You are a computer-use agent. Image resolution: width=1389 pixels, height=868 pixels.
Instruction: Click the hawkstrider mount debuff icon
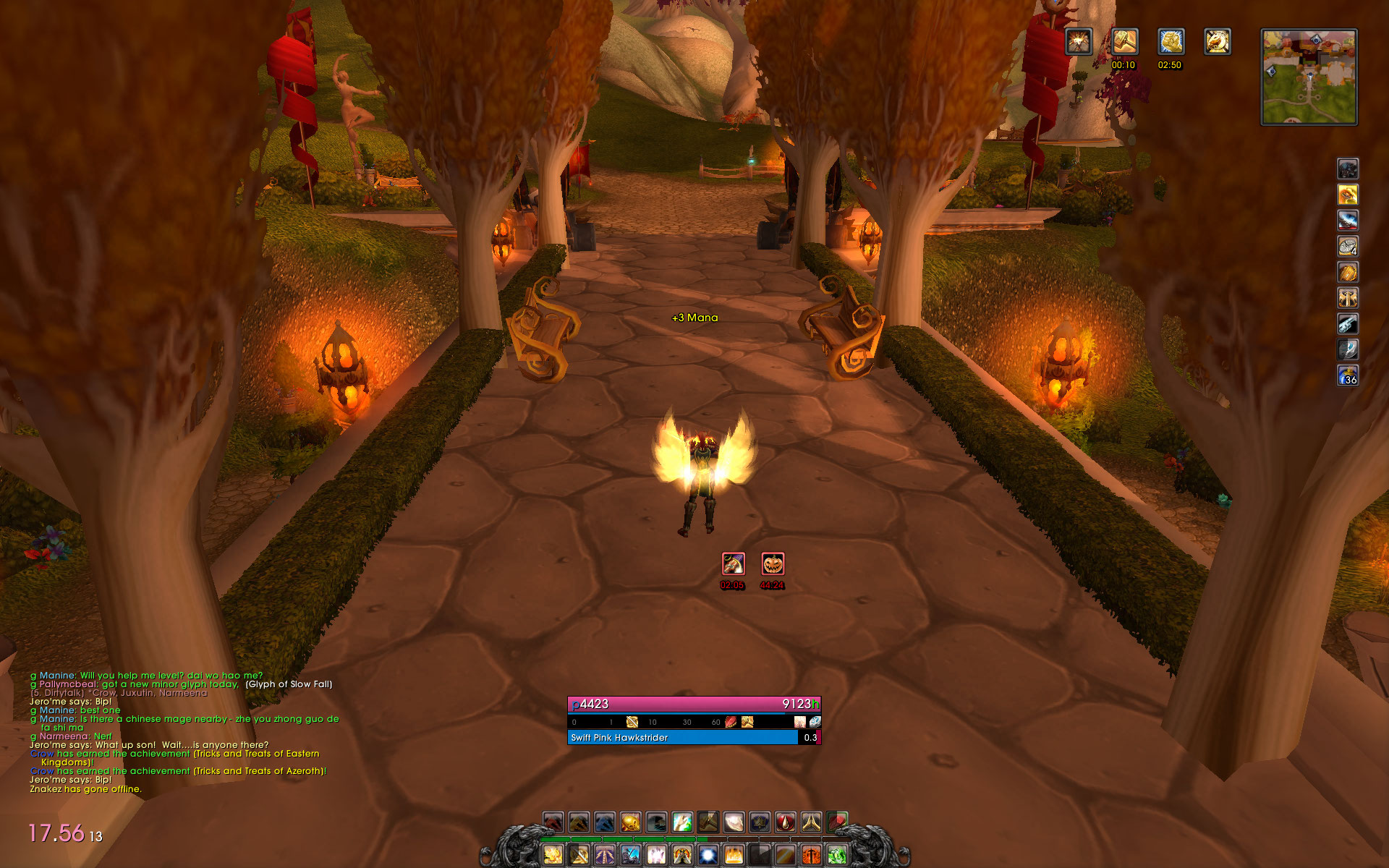click(x=733, y=563)
